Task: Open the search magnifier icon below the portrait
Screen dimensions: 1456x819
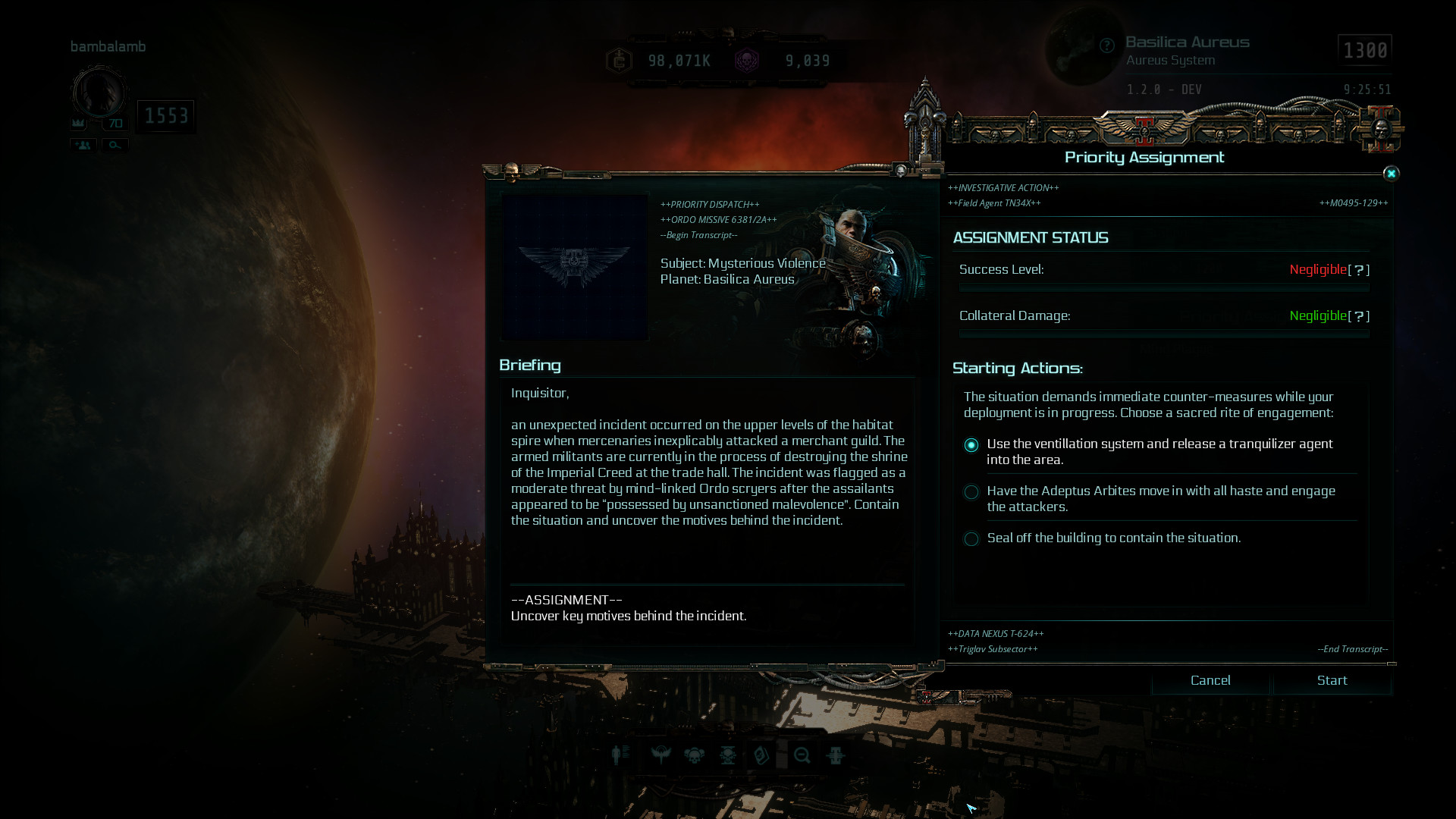Action: 115,145
